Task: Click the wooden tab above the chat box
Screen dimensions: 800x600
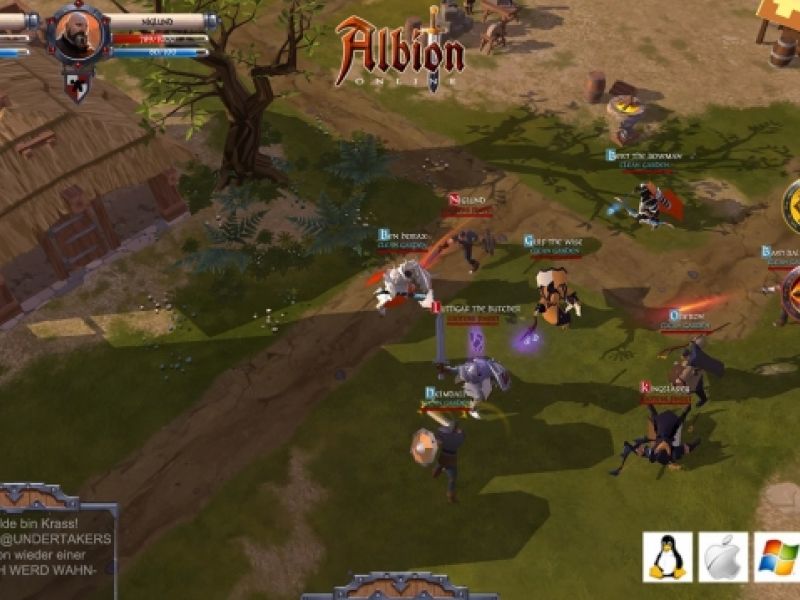Action: 38,497
